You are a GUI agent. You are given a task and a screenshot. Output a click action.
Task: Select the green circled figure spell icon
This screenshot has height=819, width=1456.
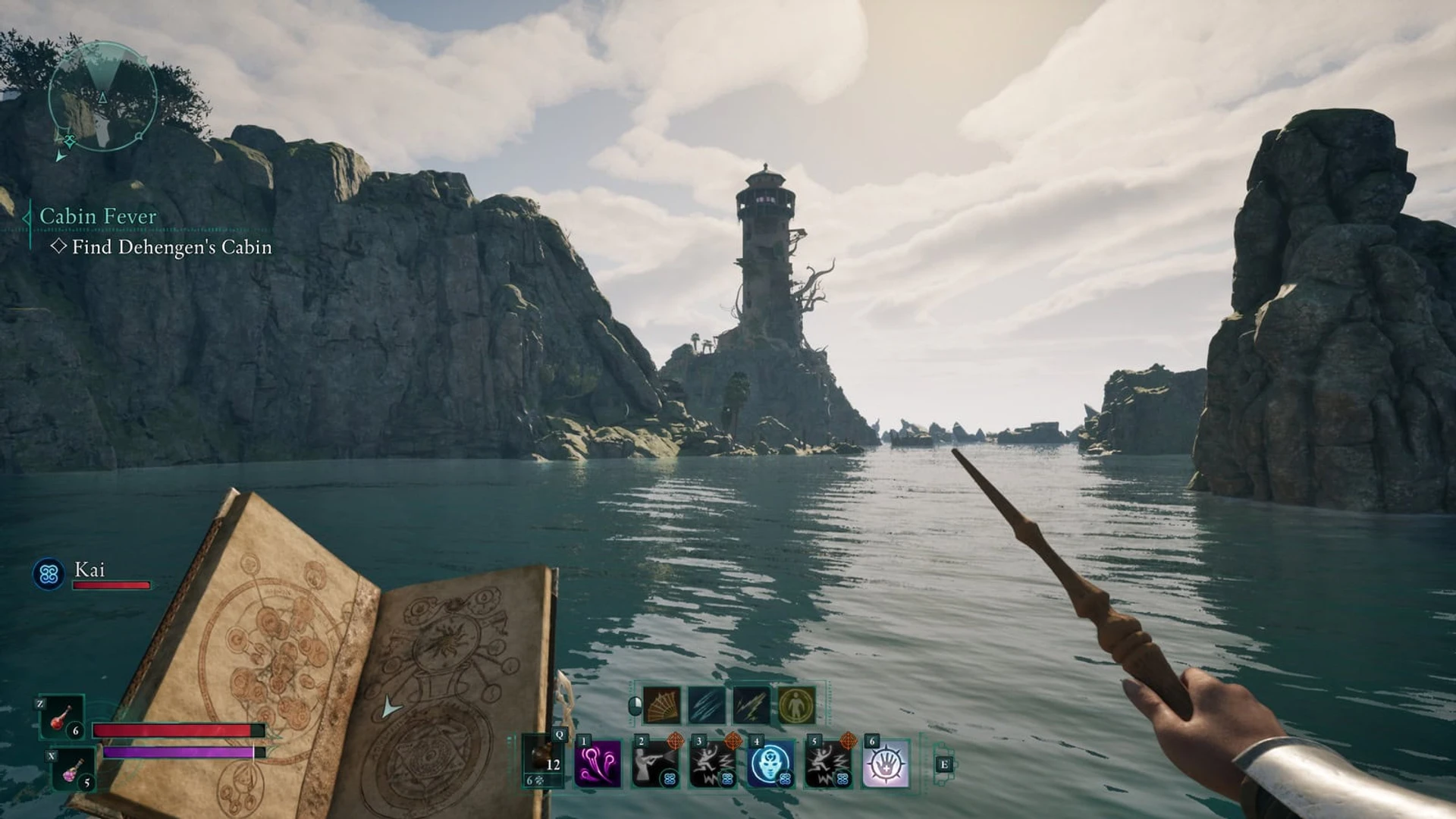point(796,705)
